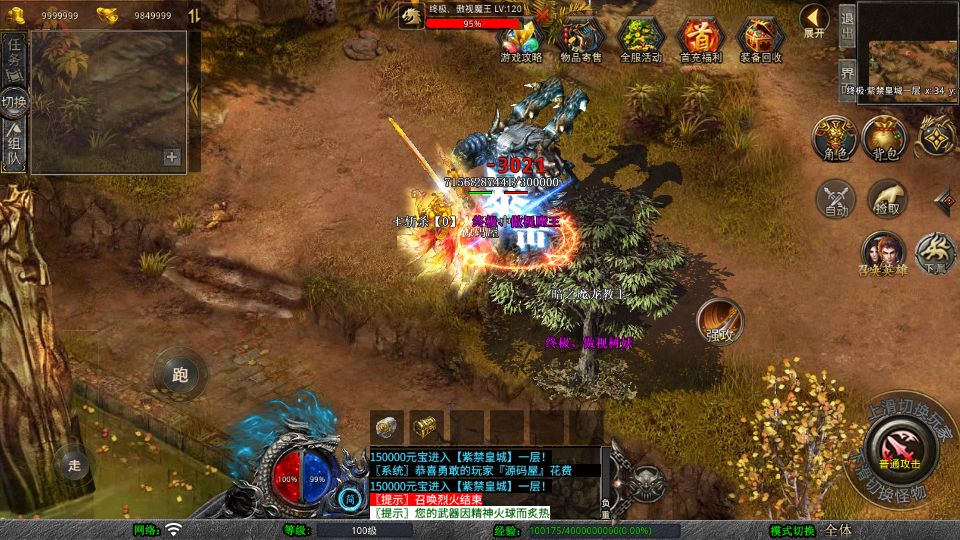Toggle 自动 auto-combat crossed swords

coord(836,199)
